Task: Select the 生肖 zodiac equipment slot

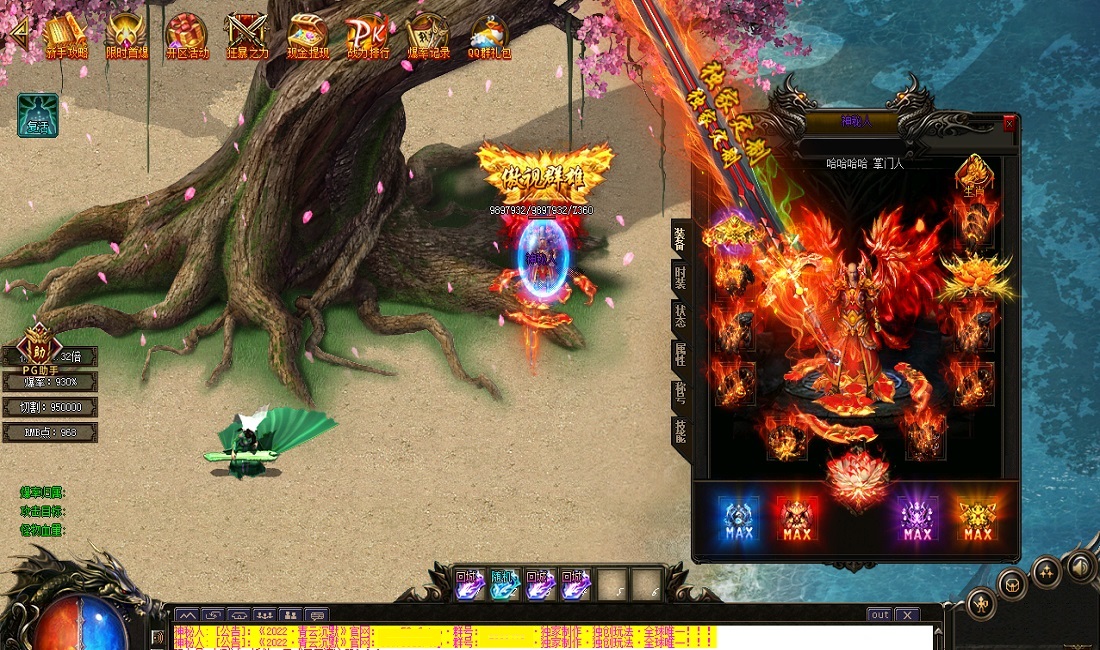Action: (x=974, y=174)
